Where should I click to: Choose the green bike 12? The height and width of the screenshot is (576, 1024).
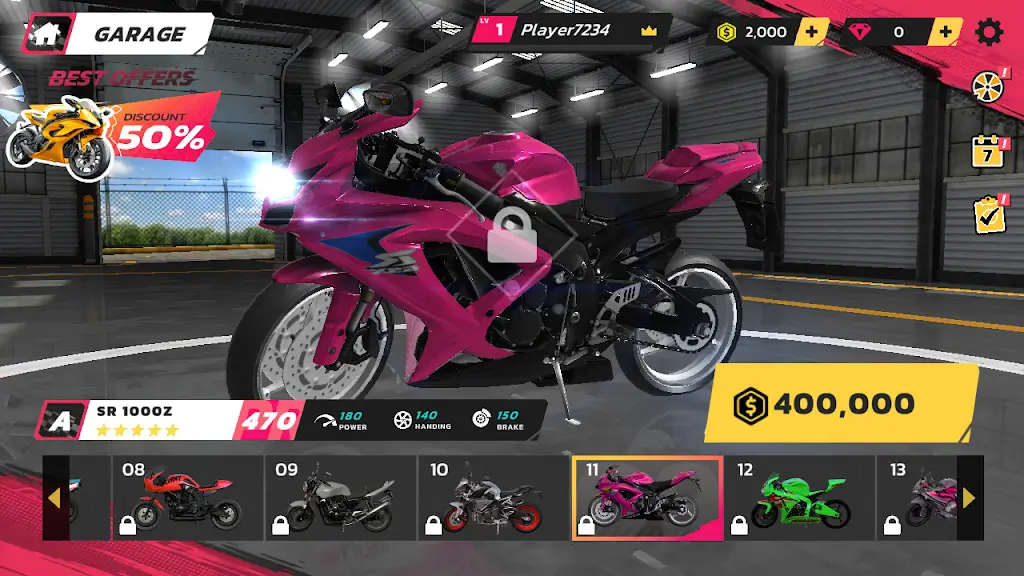pos(800,498)
